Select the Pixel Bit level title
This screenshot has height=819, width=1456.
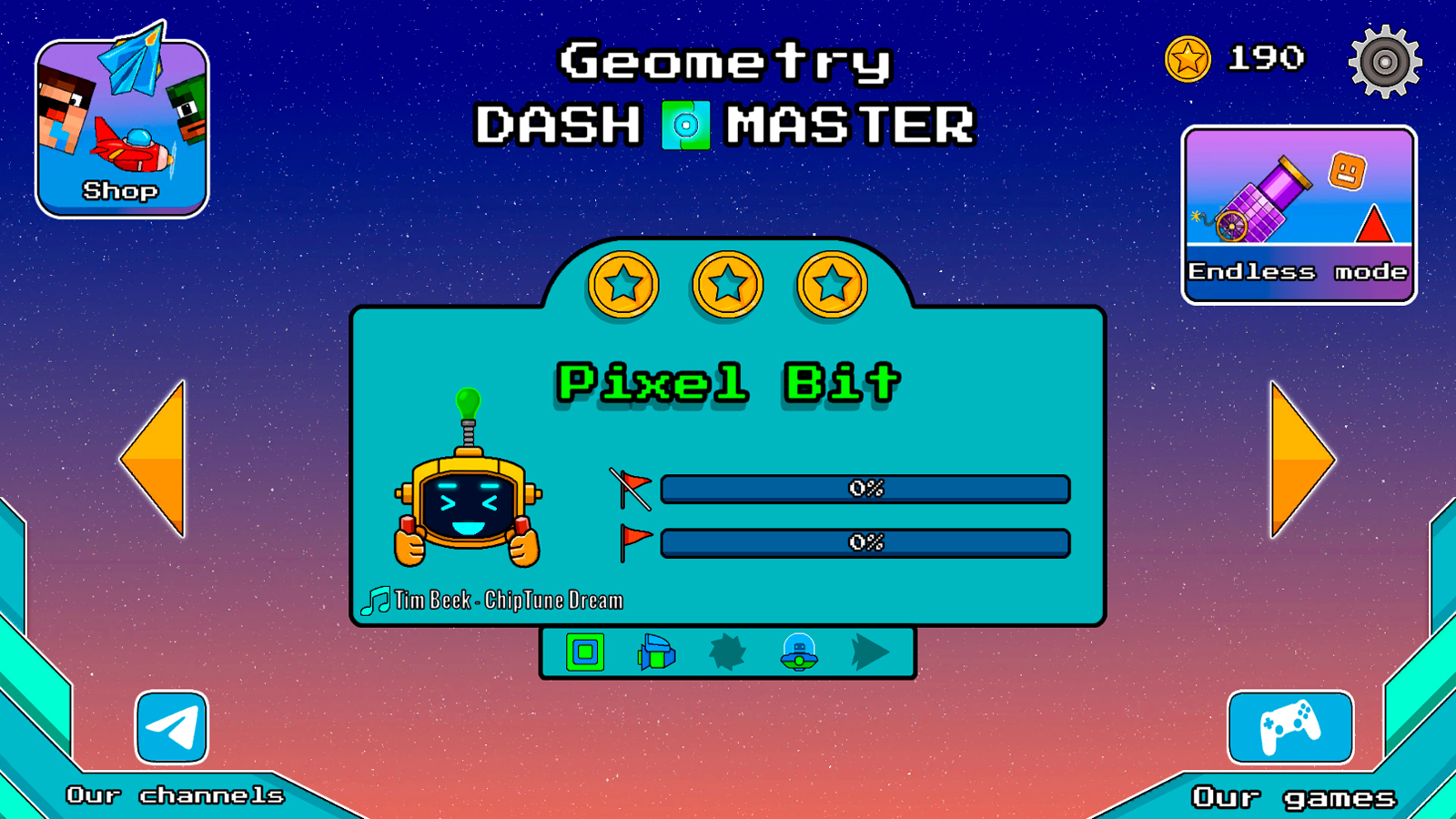point(727,382)
